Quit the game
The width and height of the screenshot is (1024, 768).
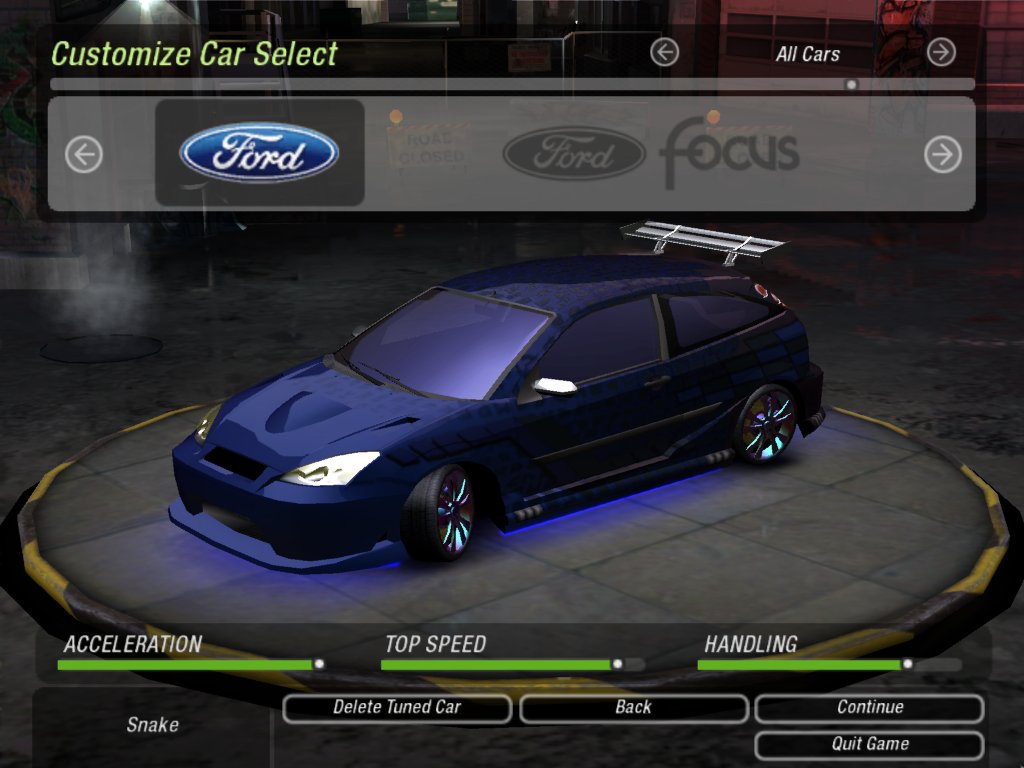(869, 745)
